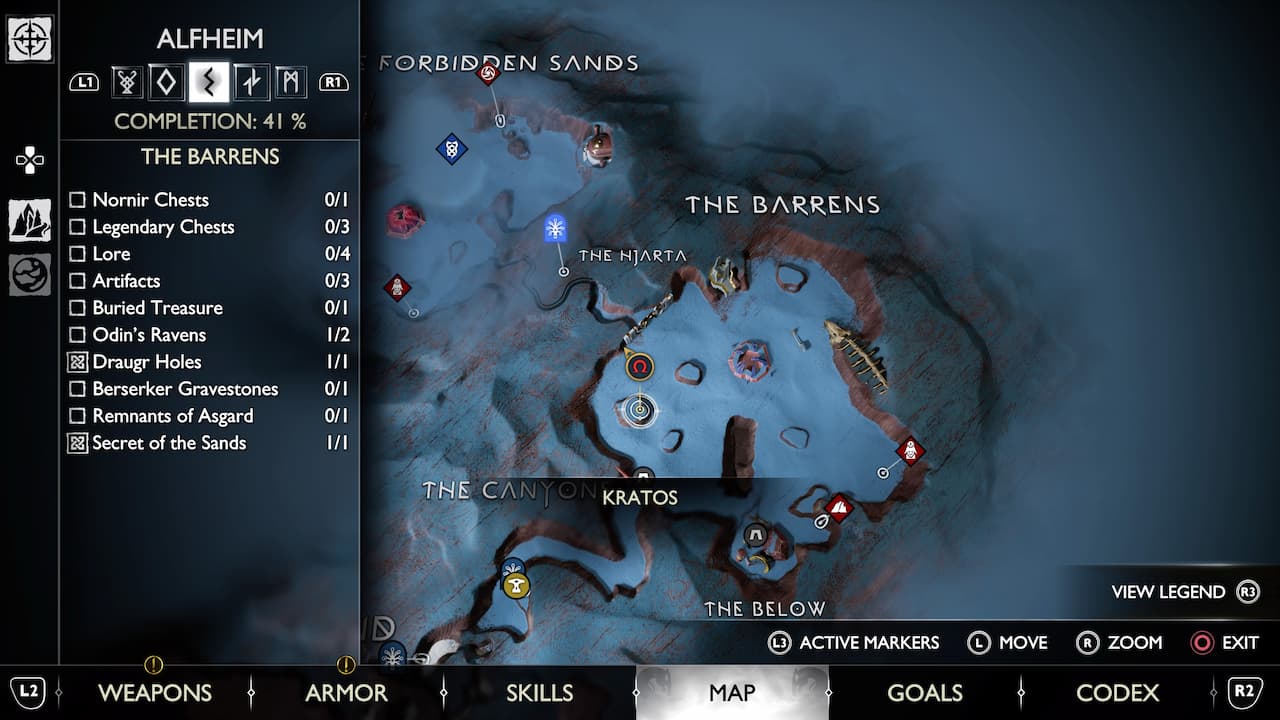Select the Buried Treasure row
Viewport: 1280px width, 720px height.
click(157, 308)
